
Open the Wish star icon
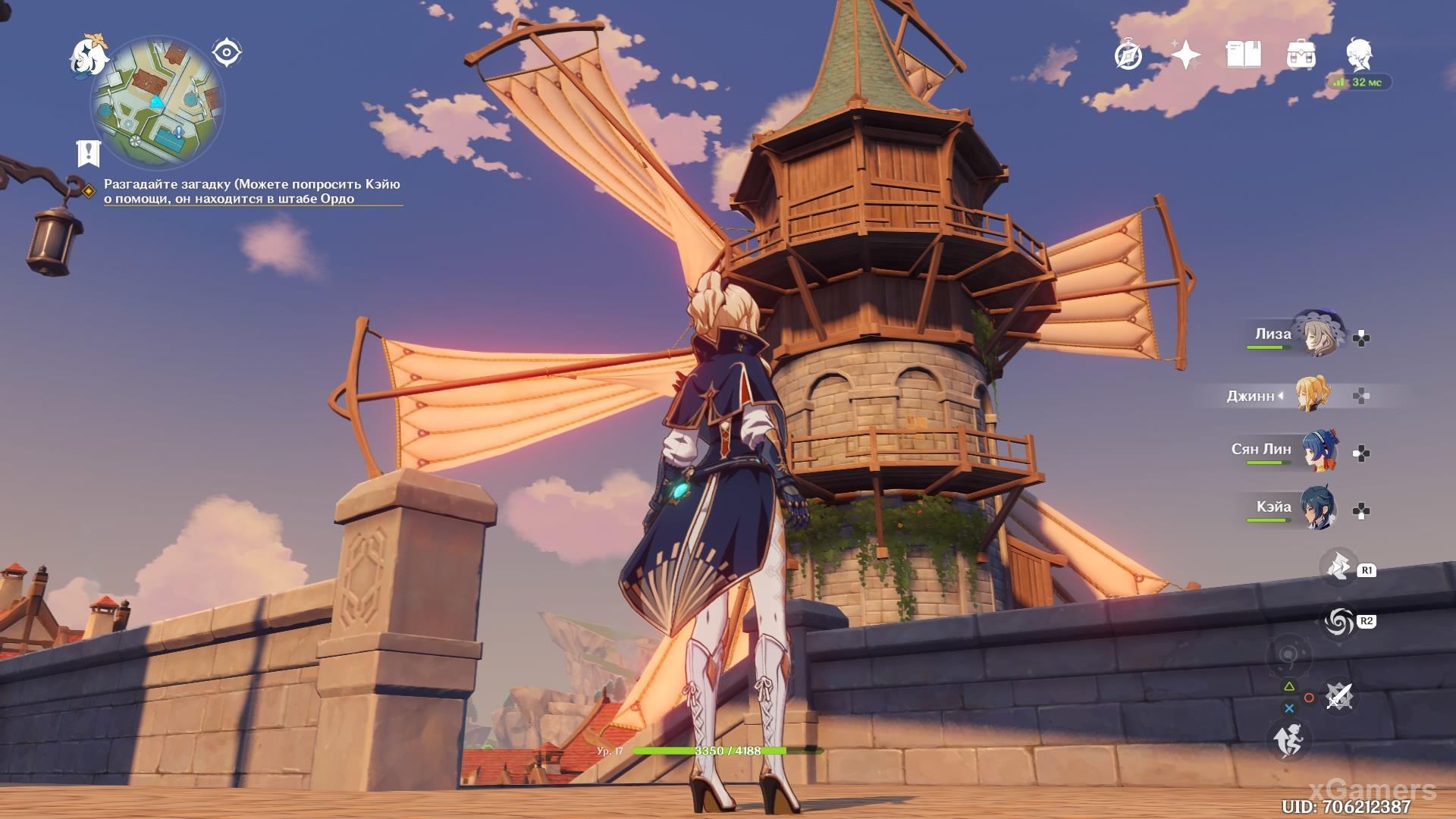tap(1185, 55)
